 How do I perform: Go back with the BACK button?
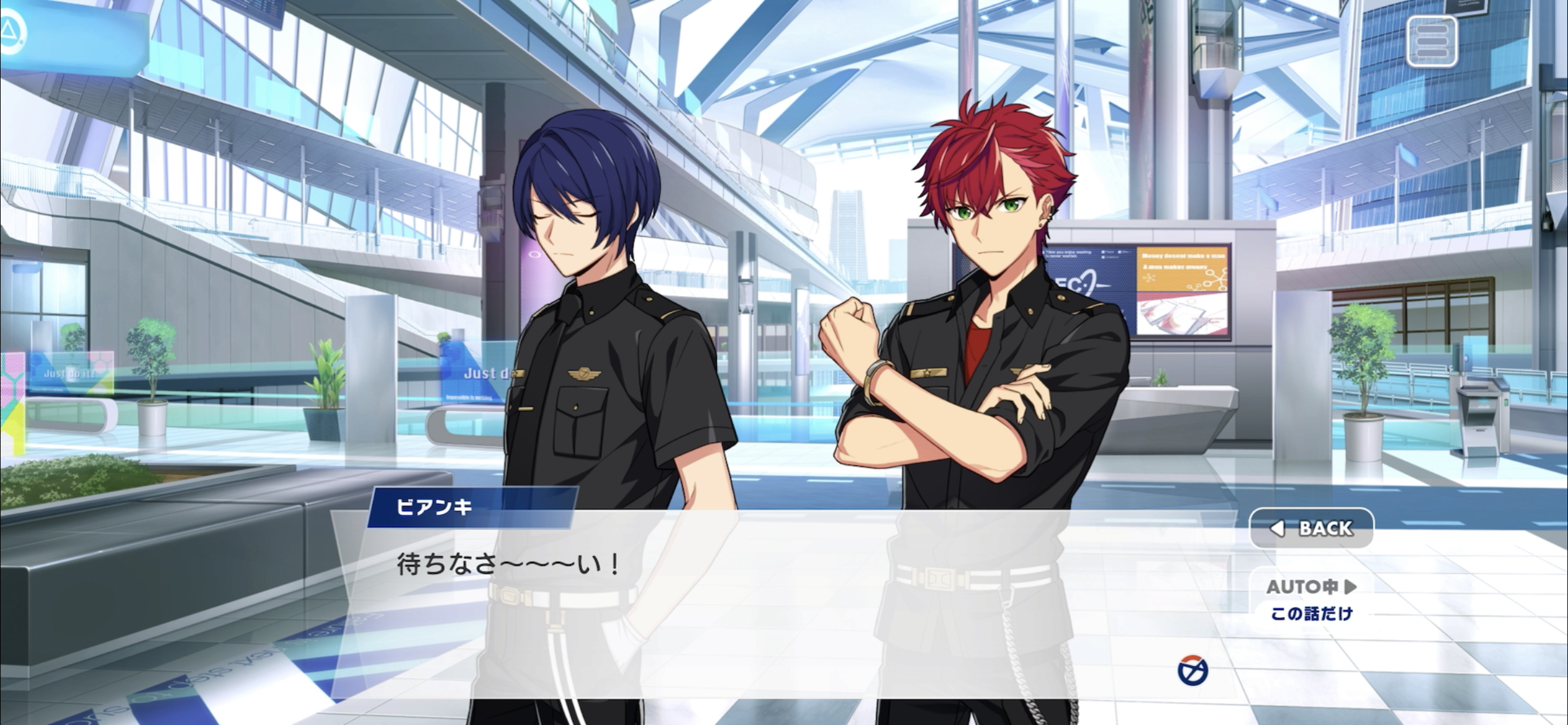[x=1312, y=528]
